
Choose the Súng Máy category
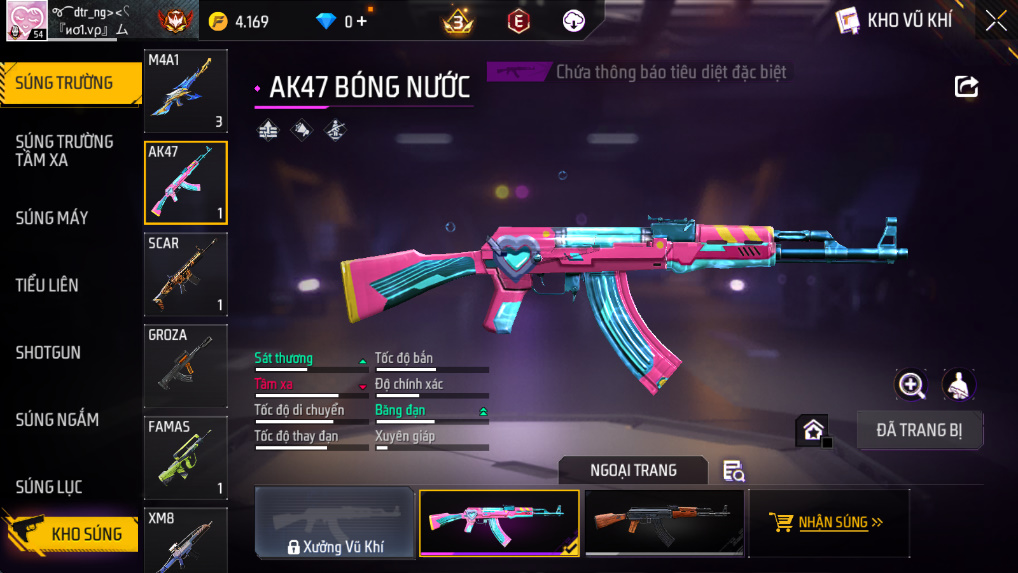coord(52,218)
